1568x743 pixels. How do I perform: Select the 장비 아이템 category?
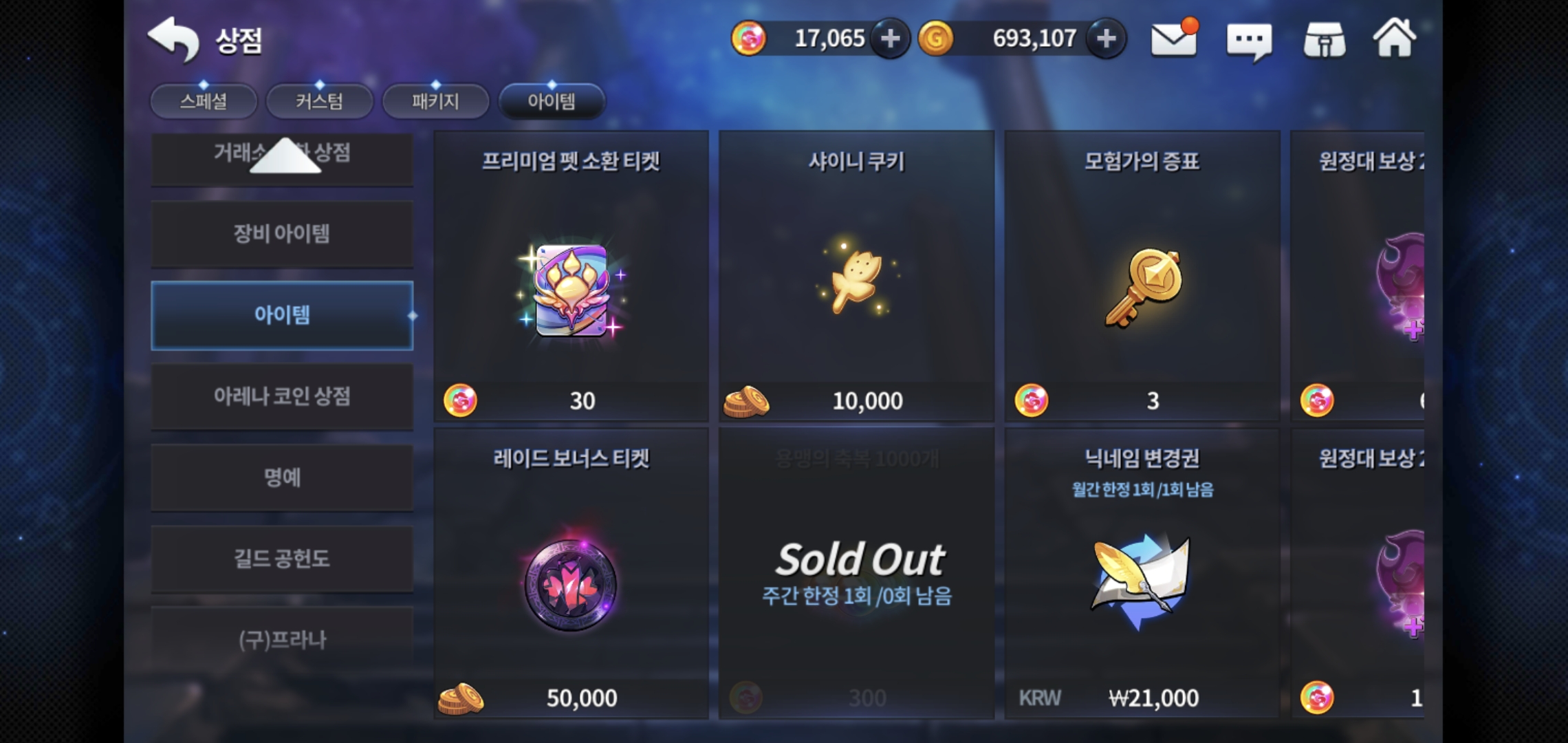[x=282, y=234]
